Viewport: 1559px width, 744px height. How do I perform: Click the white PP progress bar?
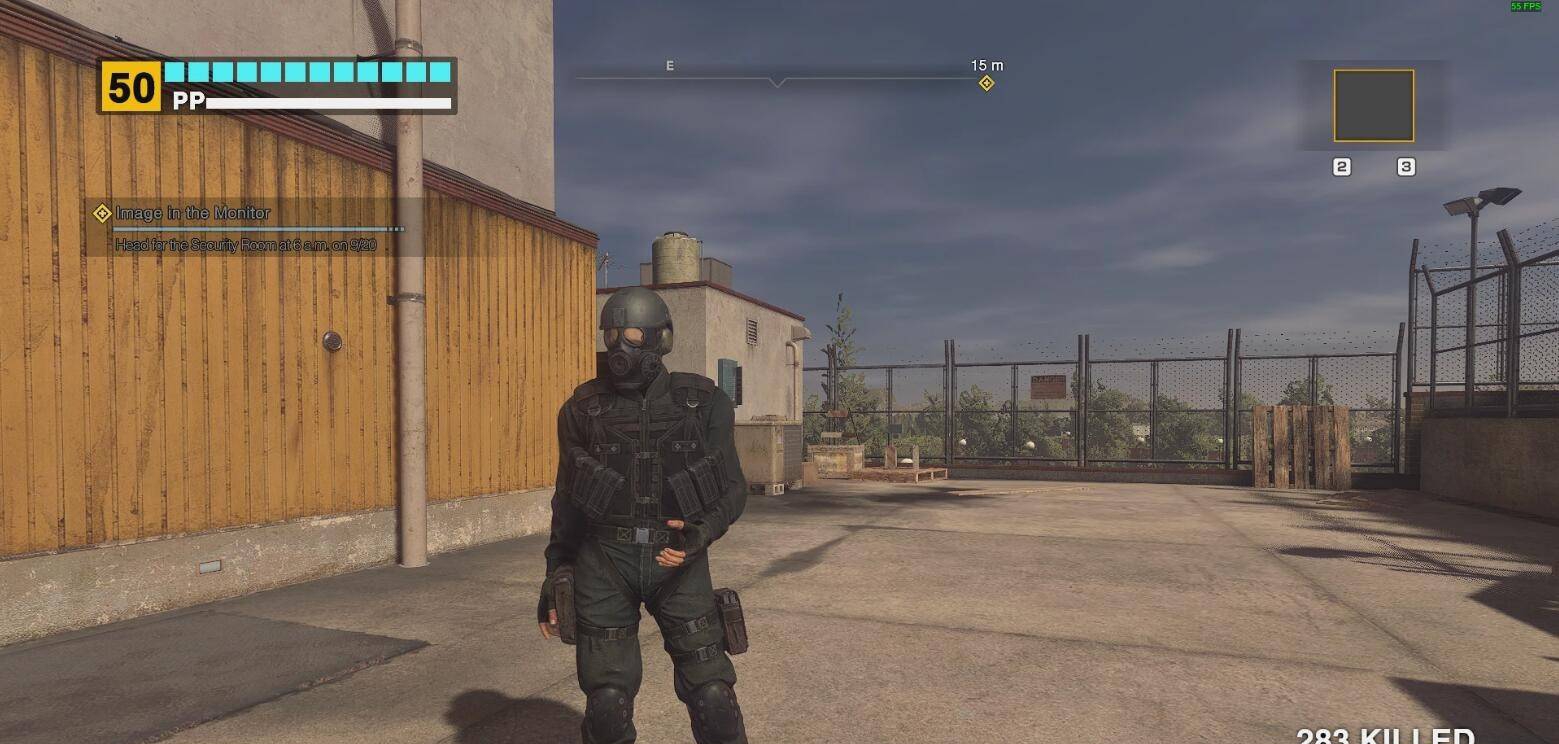tap(330, 101)
